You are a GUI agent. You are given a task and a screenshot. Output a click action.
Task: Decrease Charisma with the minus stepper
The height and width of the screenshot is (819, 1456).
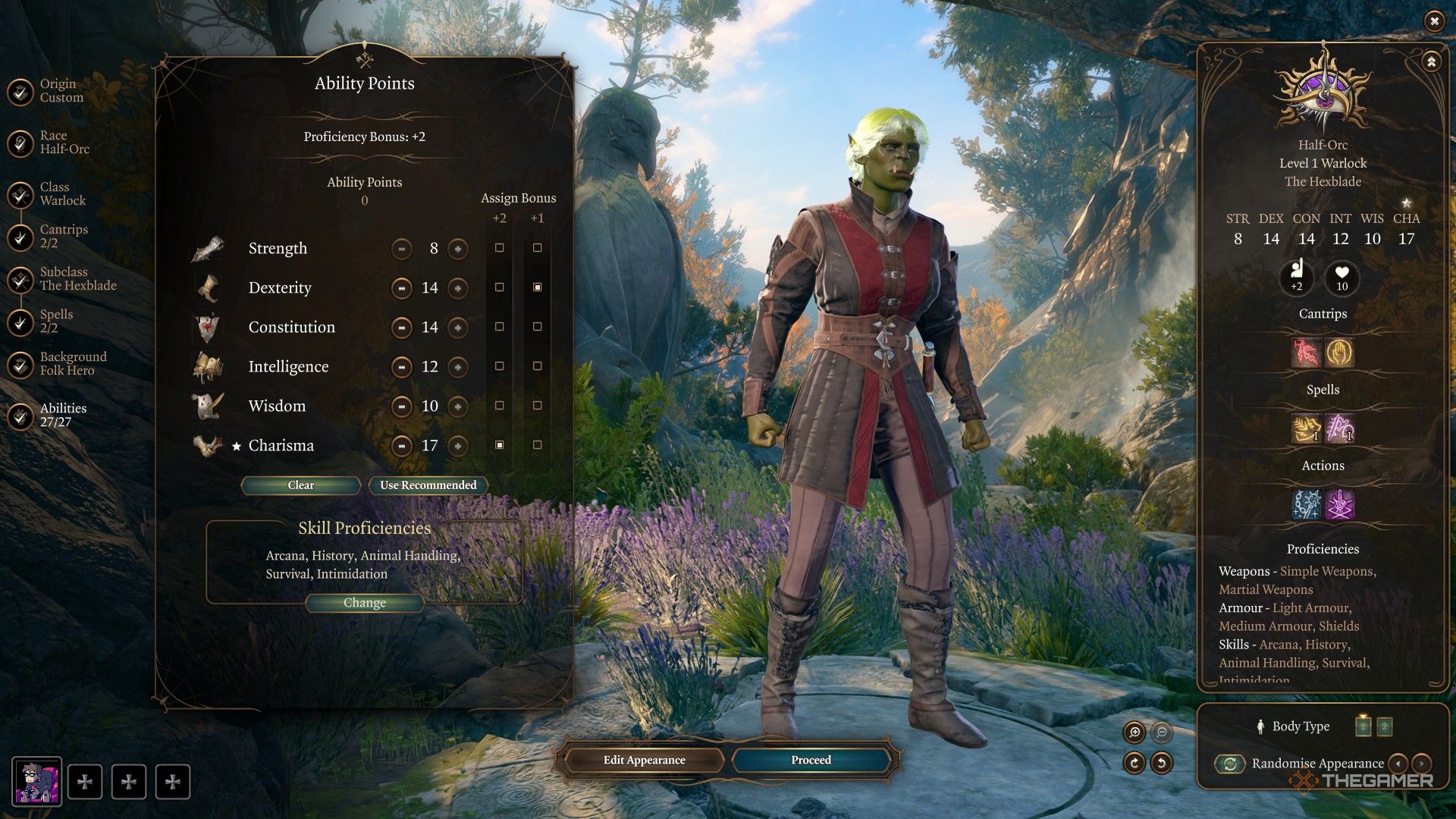click(x=401, y=445)
